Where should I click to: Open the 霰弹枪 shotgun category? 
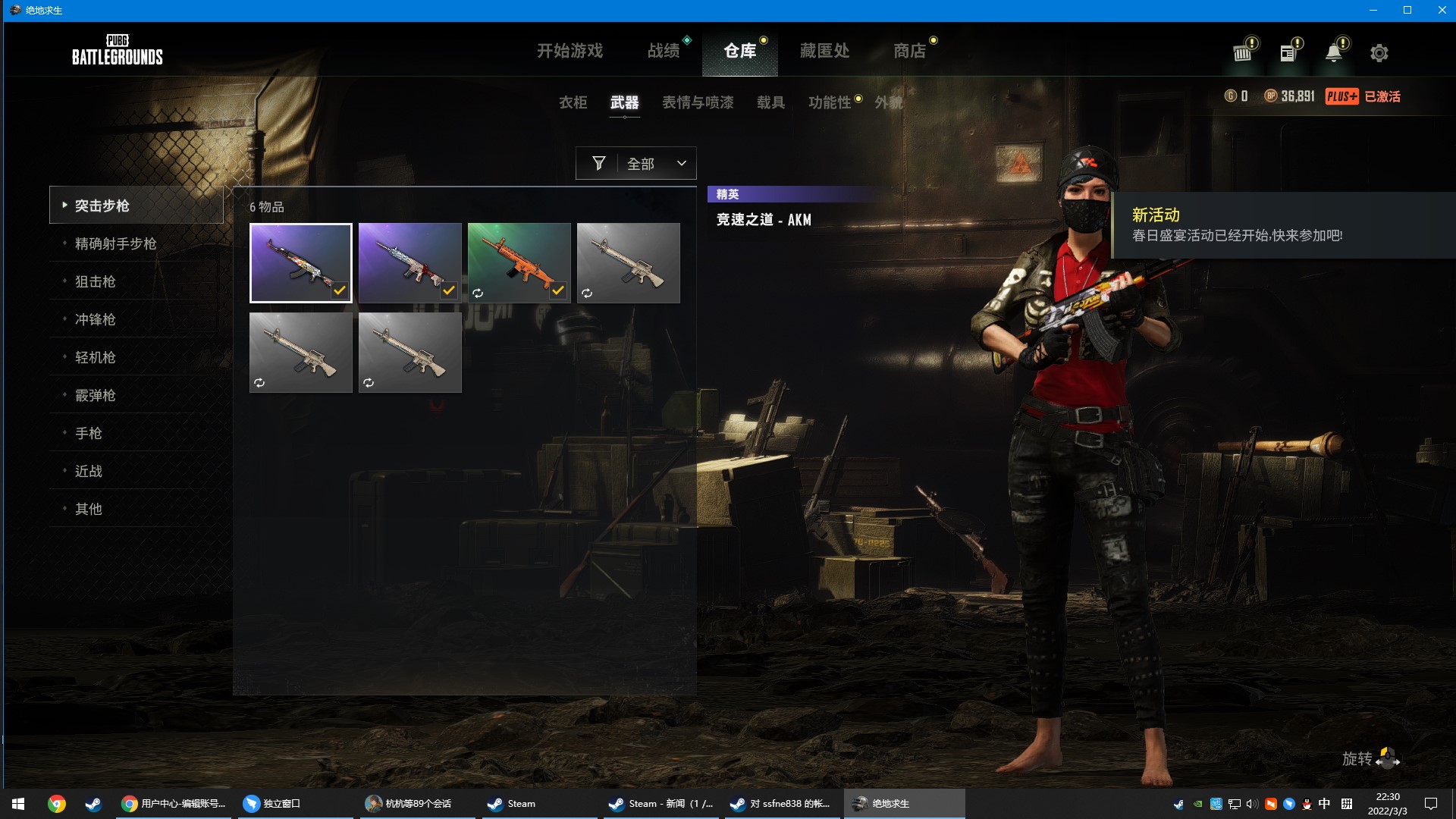[x=95, y=395]
